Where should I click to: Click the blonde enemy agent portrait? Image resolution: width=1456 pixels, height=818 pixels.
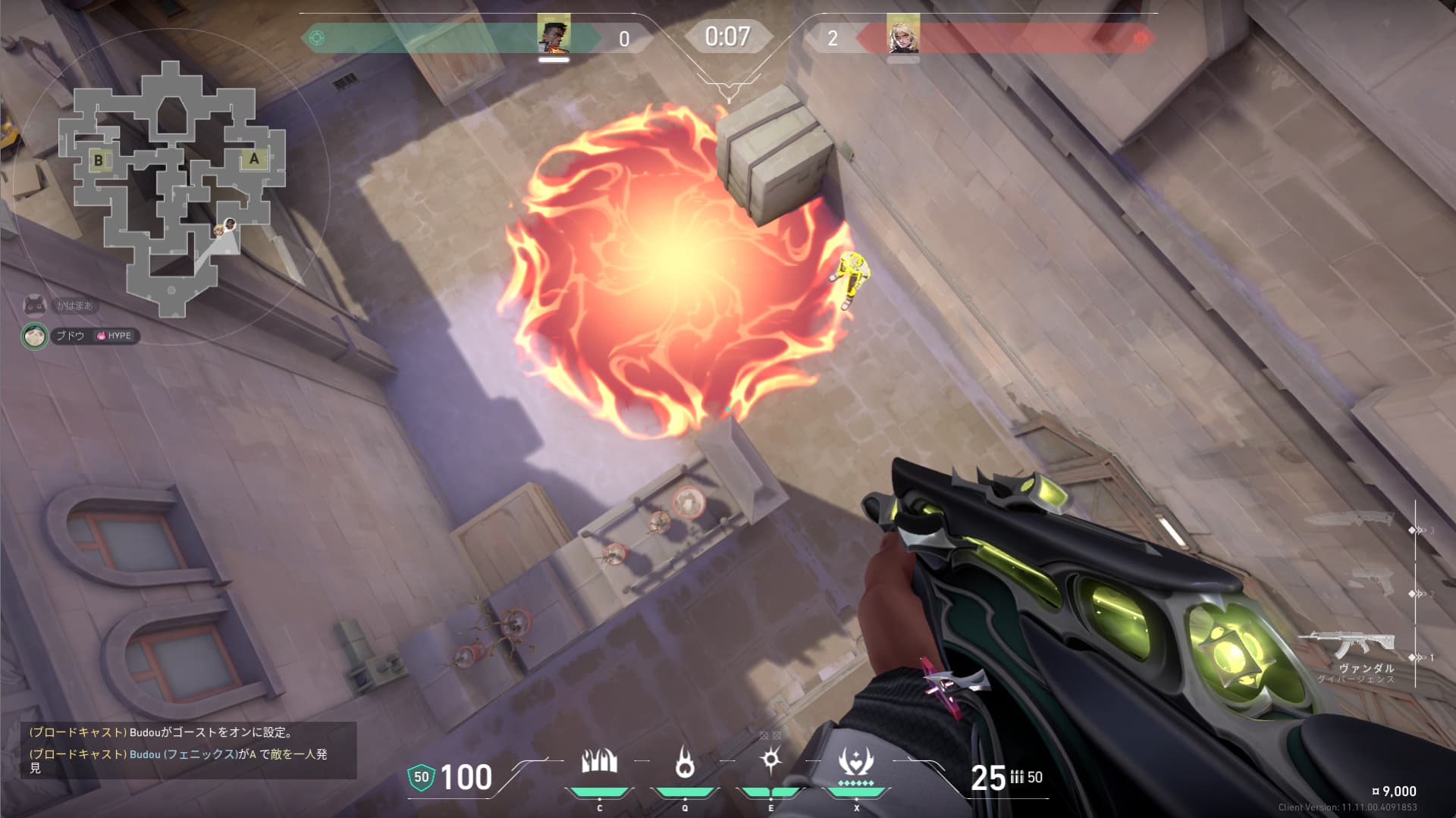point(902,35)
